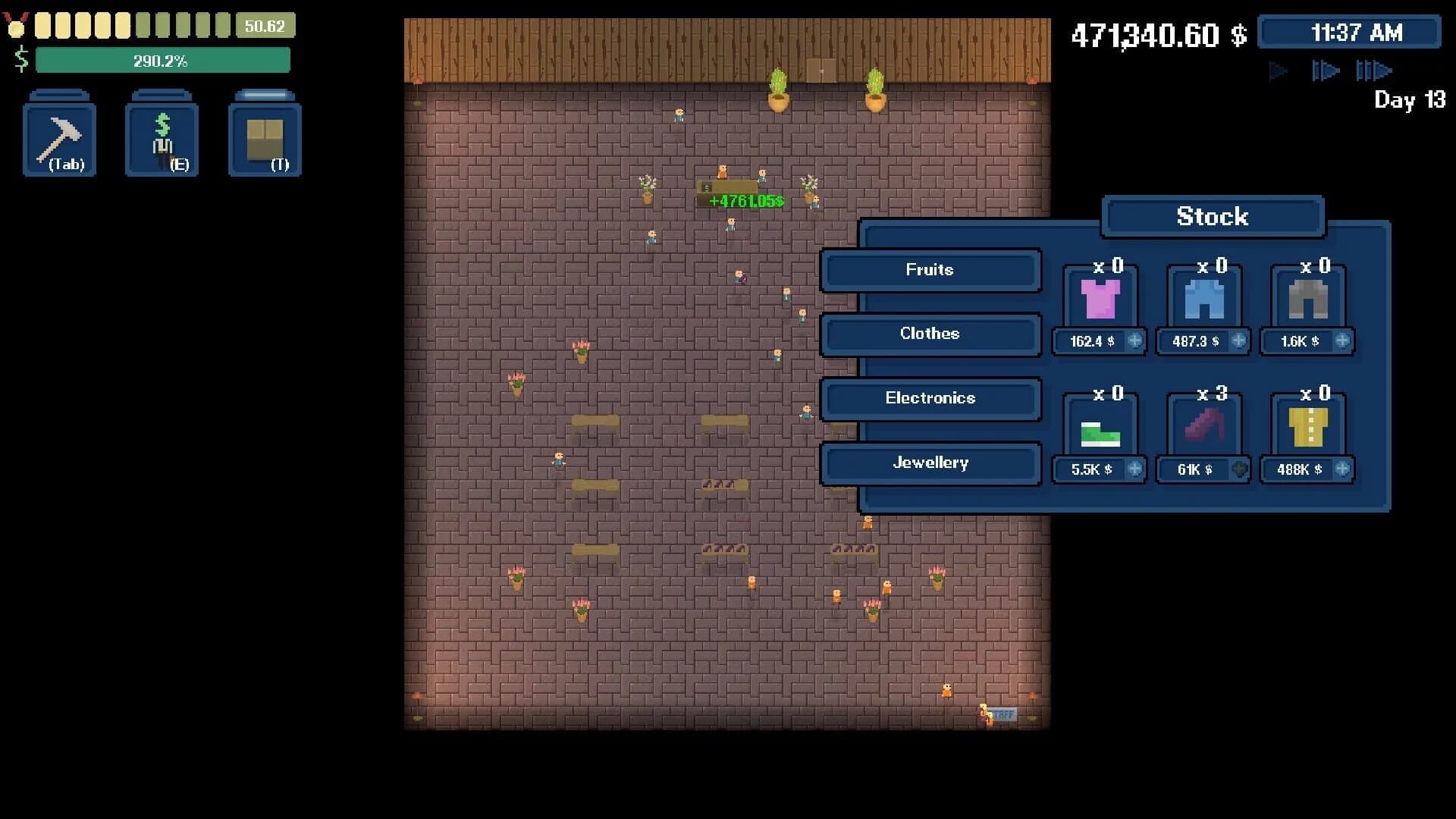Switch to the Electronics stock category

930,399
